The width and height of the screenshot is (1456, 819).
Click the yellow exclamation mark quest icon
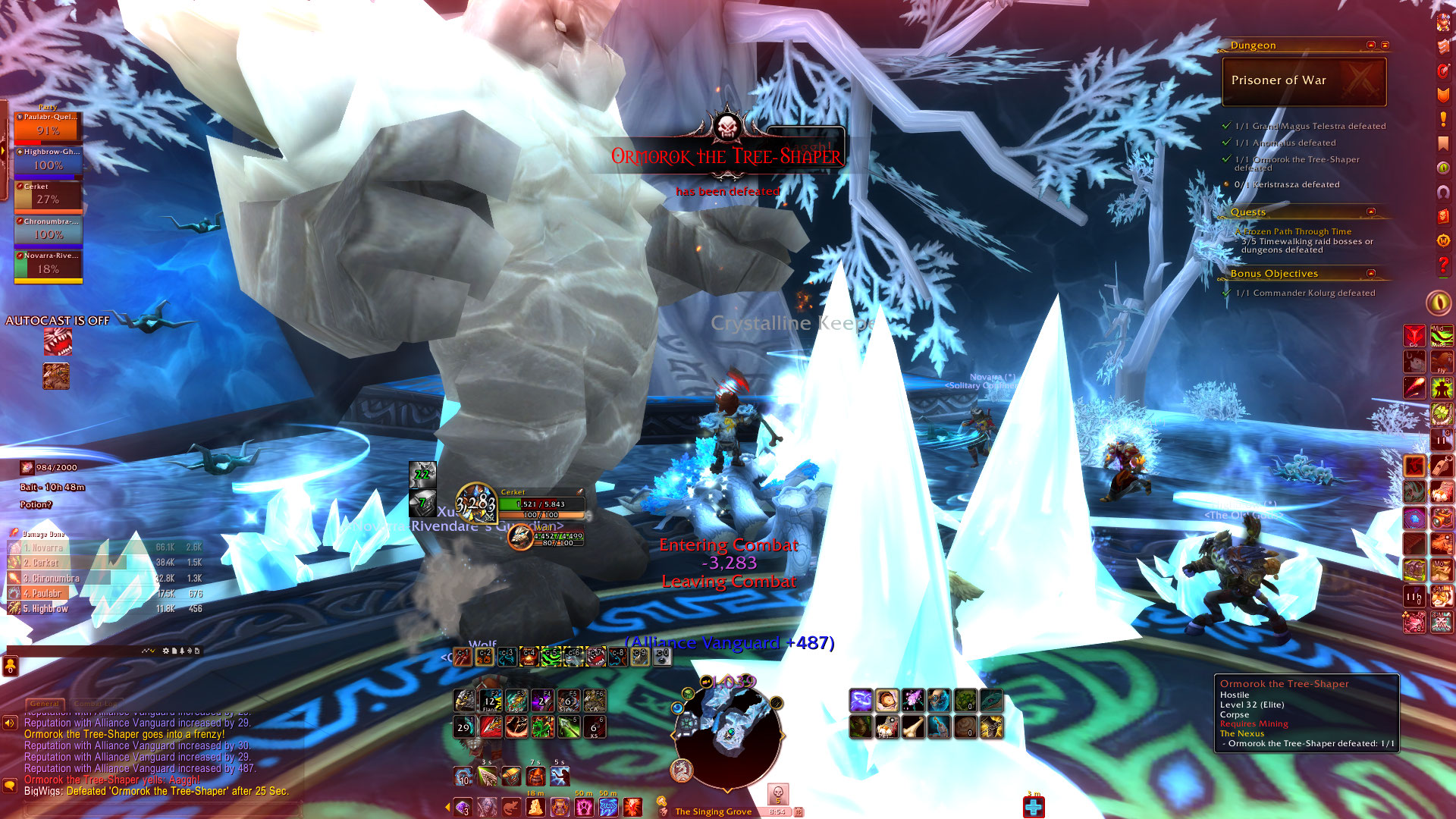1442,119
